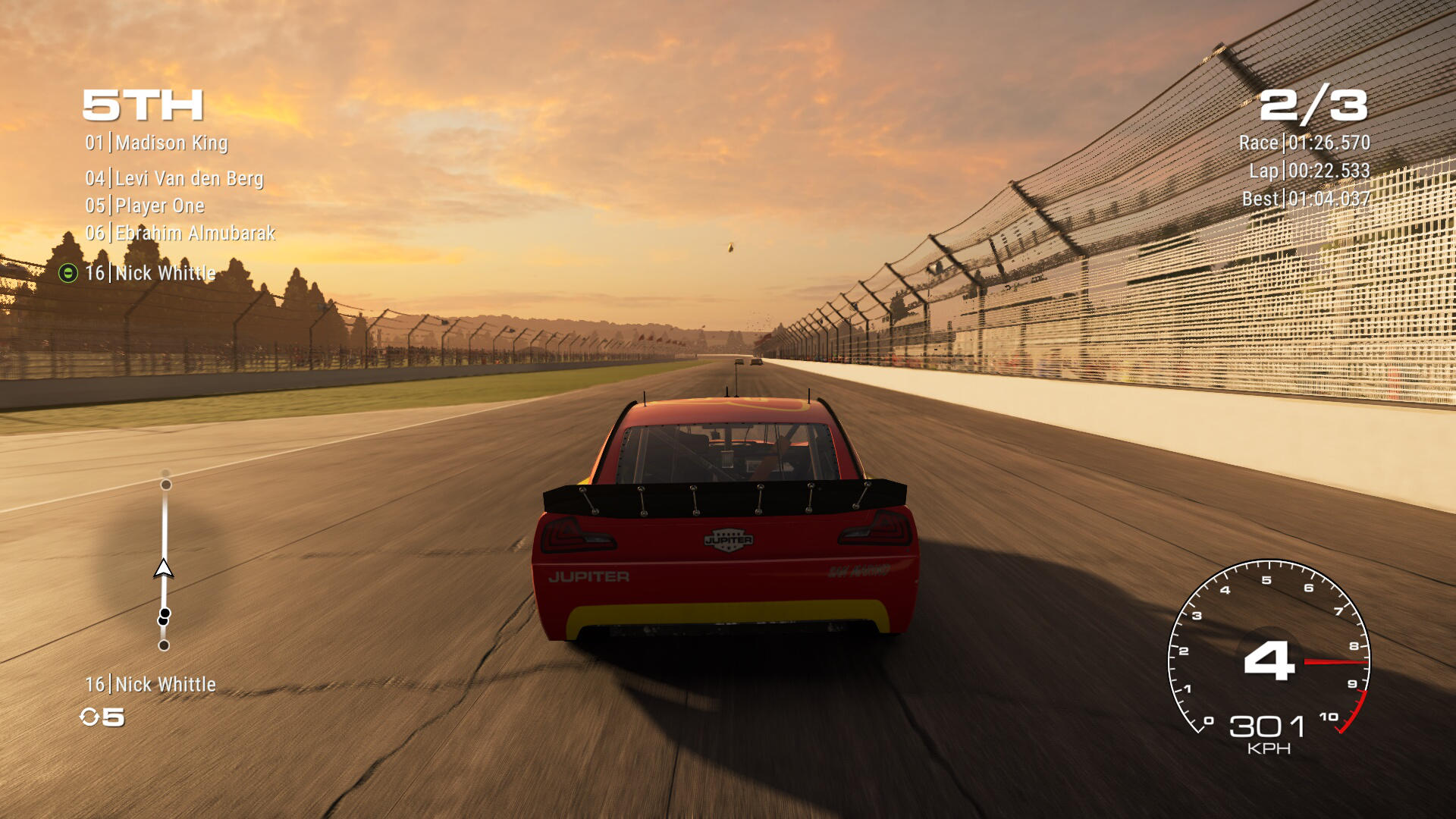Click the flashback rewind icon

point(89,717)
